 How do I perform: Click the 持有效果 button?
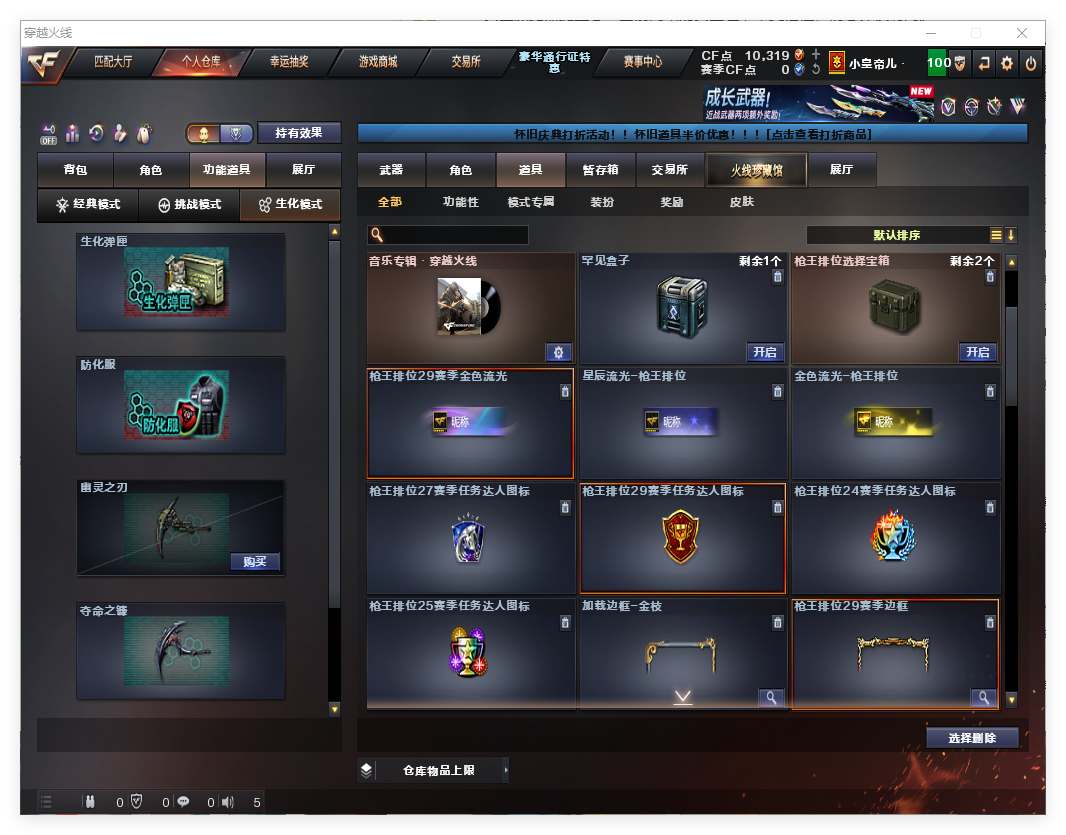299,133
